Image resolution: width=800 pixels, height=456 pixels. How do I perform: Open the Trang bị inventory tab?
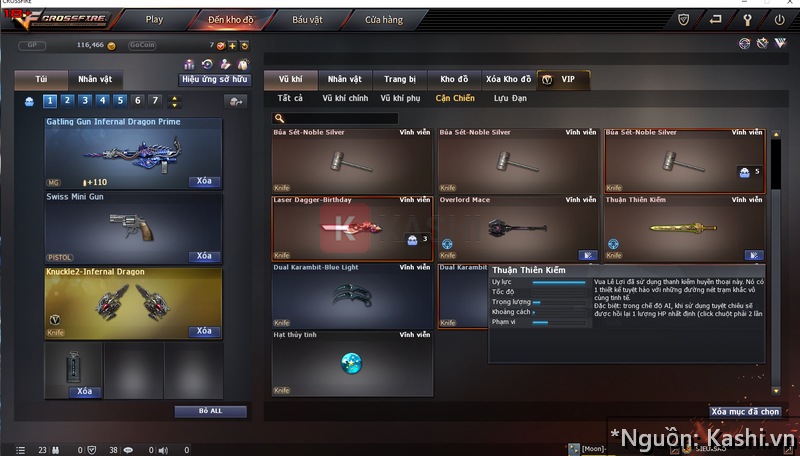coord(399,79)
